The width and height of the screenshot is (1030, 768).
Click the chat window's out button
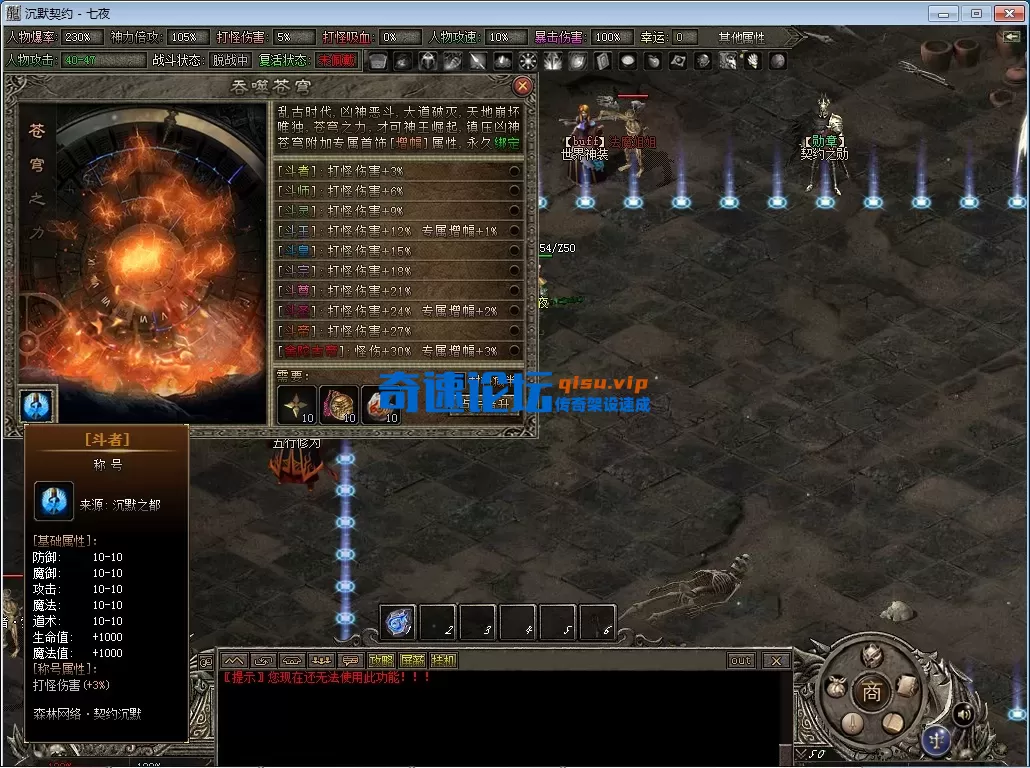pyautogui.click(x=741, y=661)
